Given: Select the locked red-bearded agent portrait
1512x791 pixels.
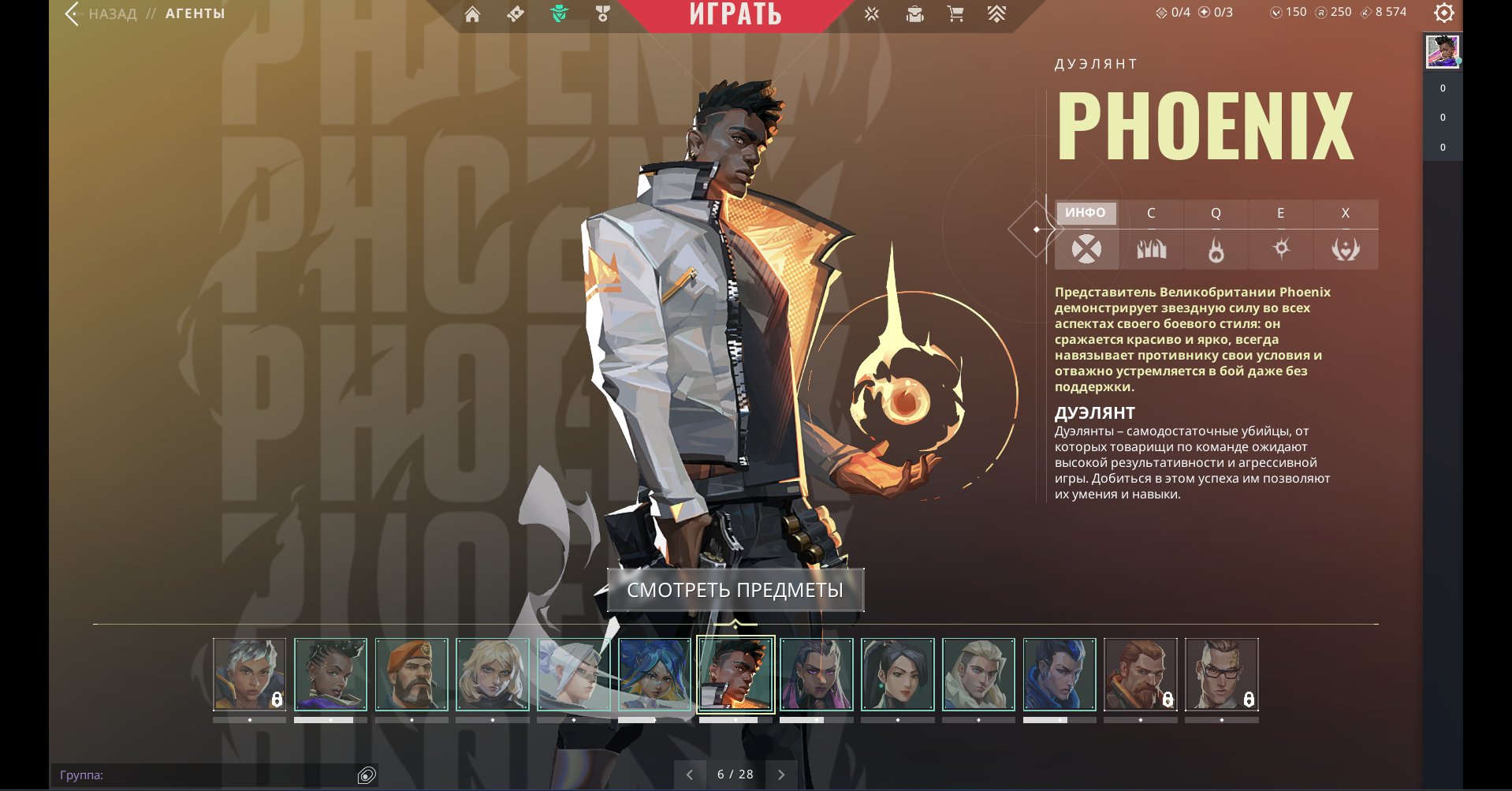Looking at the screenshot, I should point(1140,674).
